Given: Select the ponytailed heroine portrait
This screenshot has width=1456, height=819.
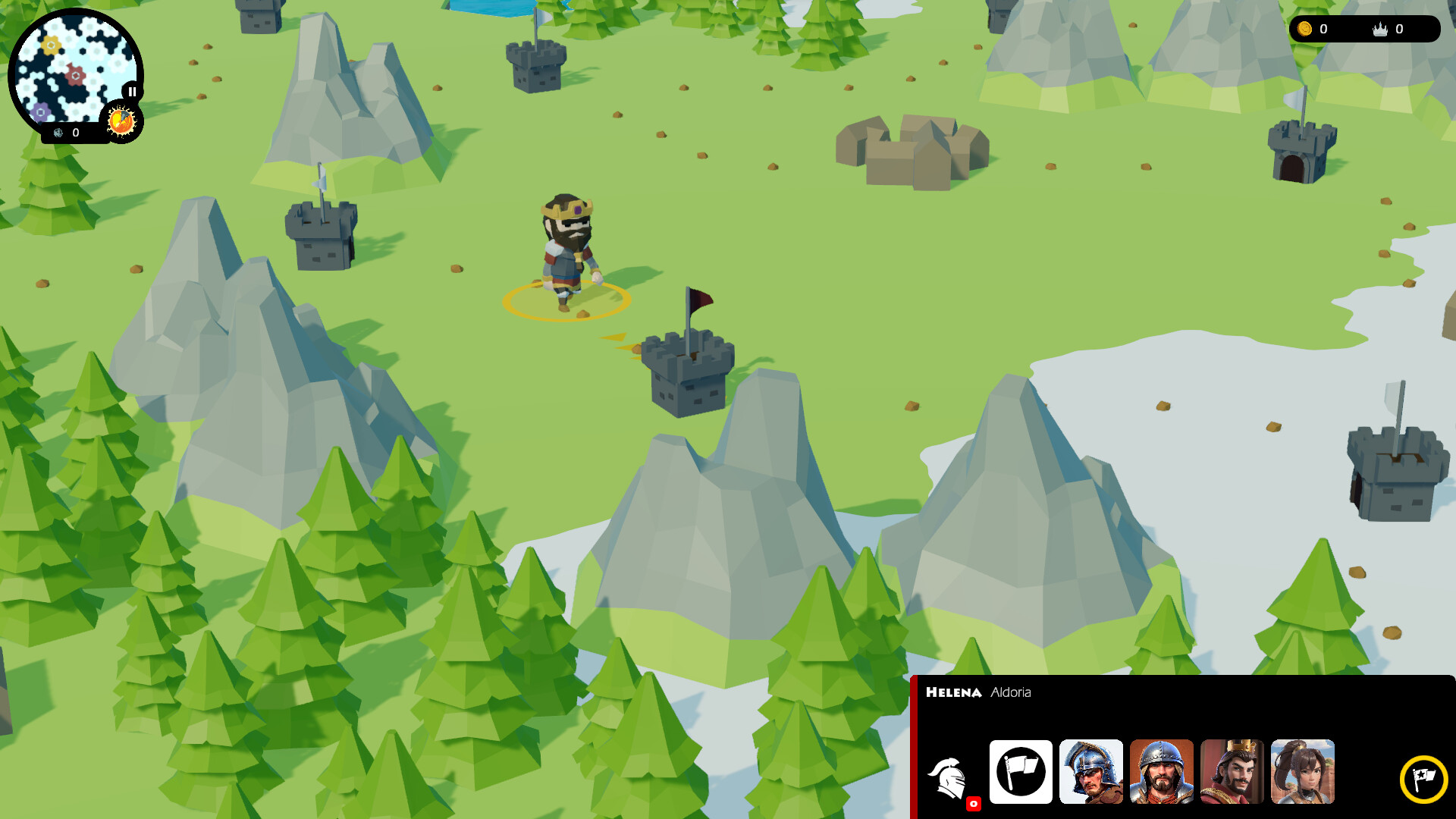Looking at the screenshot, I should 1303,773.
